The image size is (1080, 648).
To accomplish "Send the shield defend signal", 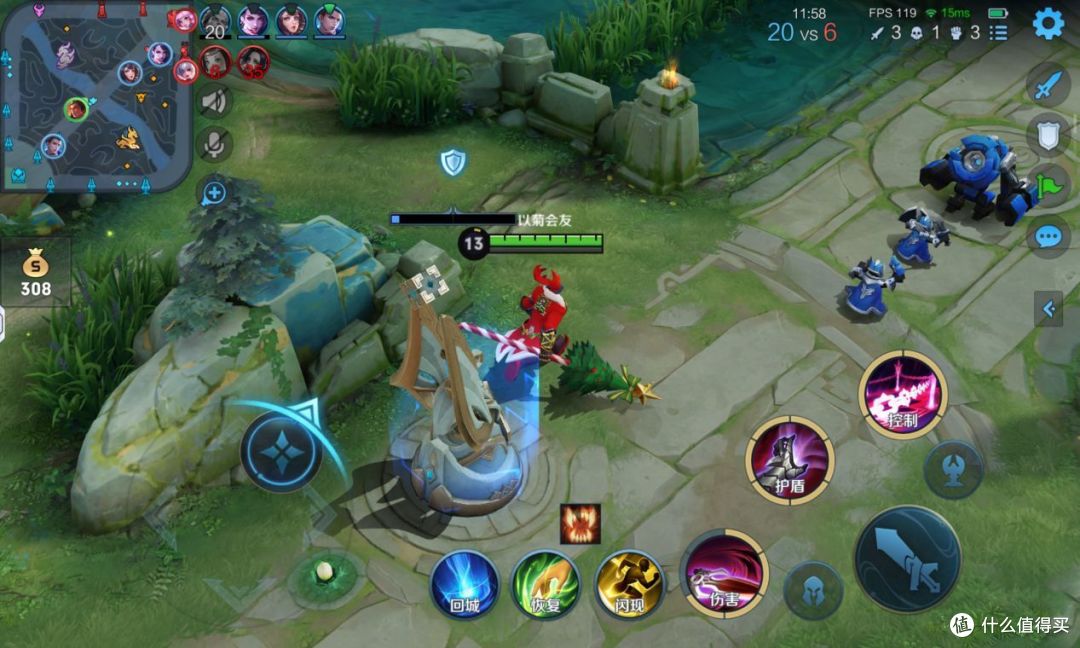I will coord(1046,135).
